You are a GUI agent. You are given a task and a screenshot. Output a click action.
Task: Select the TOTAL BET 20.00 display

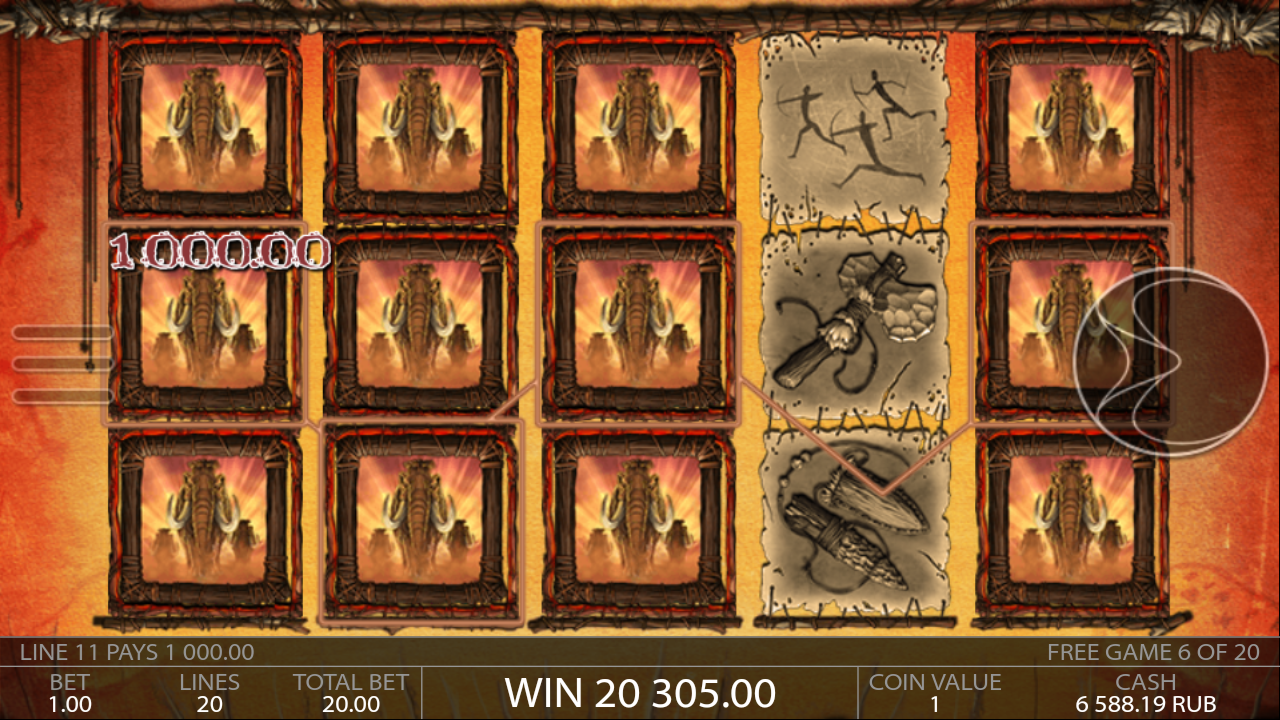(x=348, y=692)
